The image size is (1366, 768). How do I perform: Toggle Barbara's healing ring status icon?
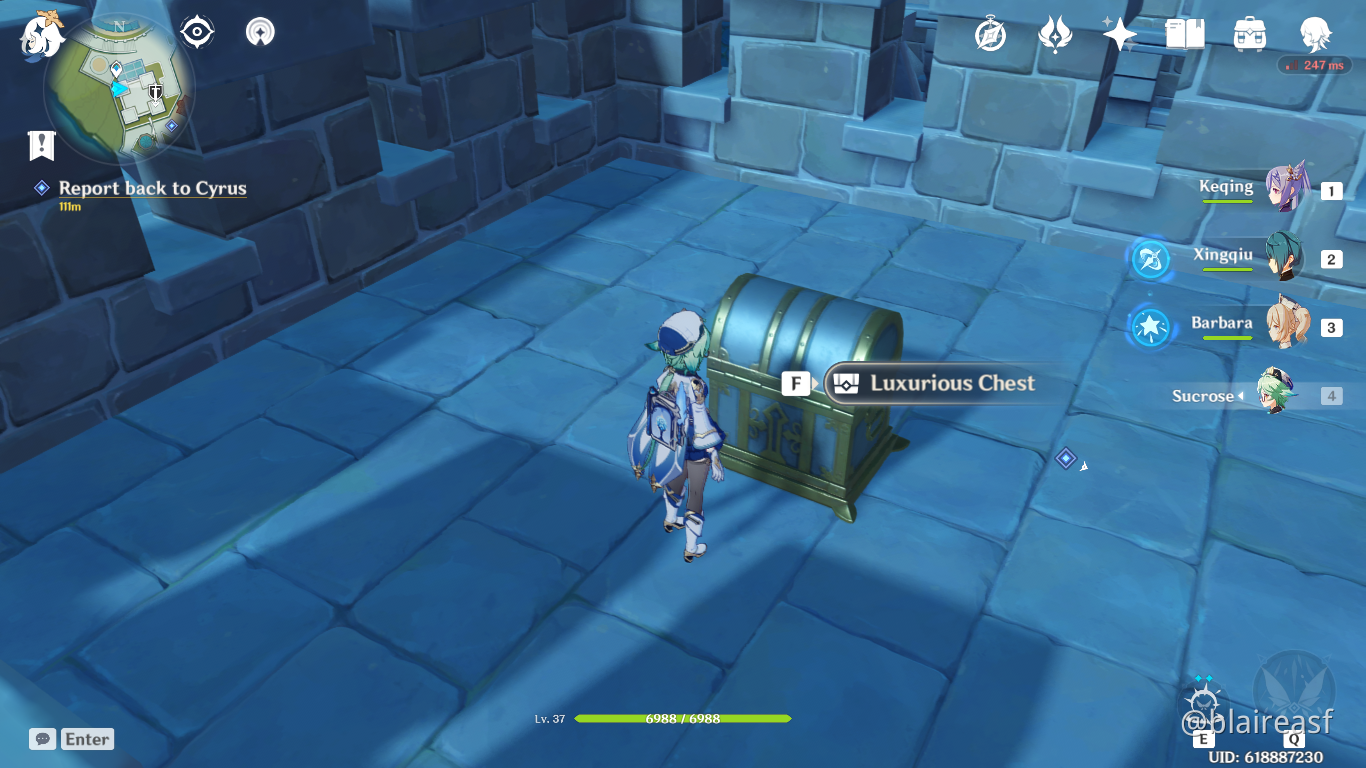point(1149,328)
